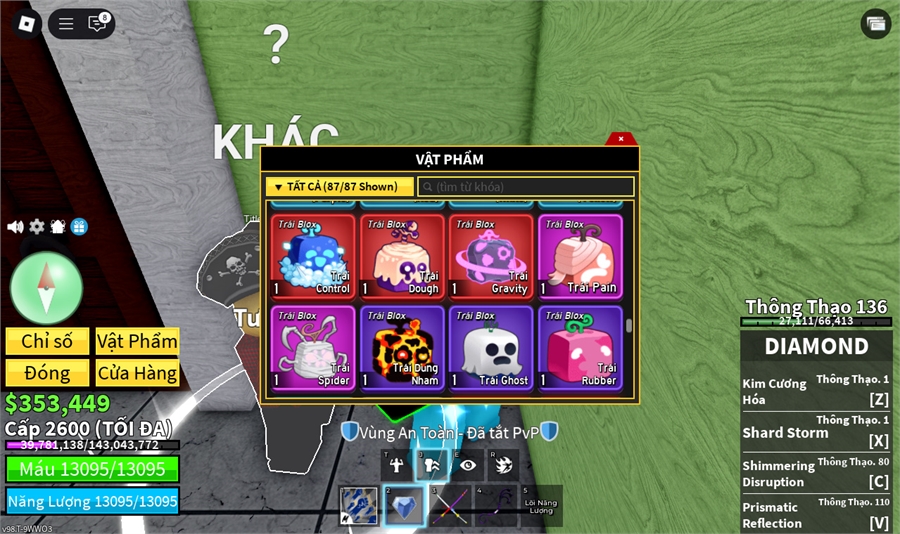The width and height of the screenshot is (900, 534).
Task: Open the Roblox chat icon
Action: 97,24
